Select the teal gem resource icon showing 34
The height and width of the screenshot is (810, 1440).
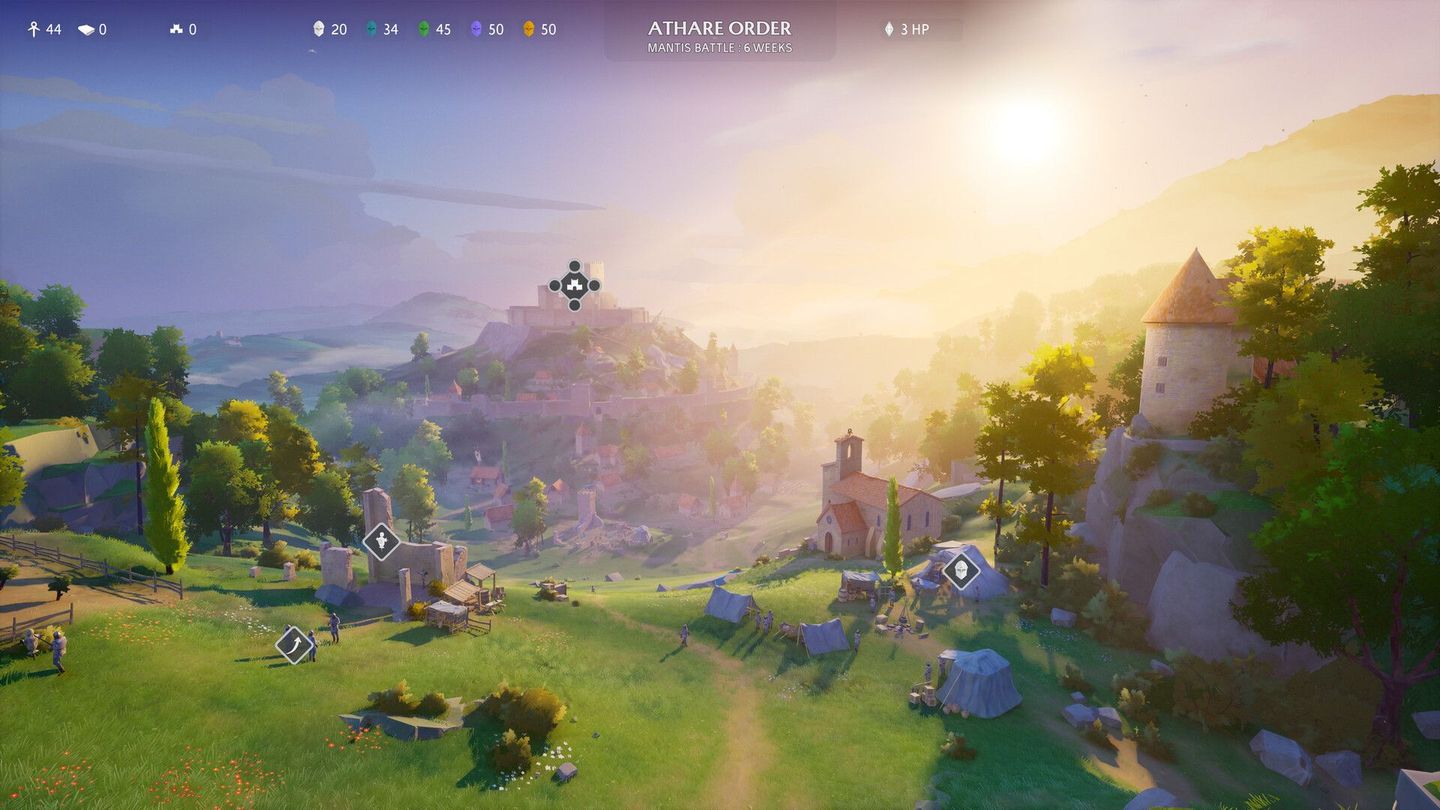click(x=372, y=29)
